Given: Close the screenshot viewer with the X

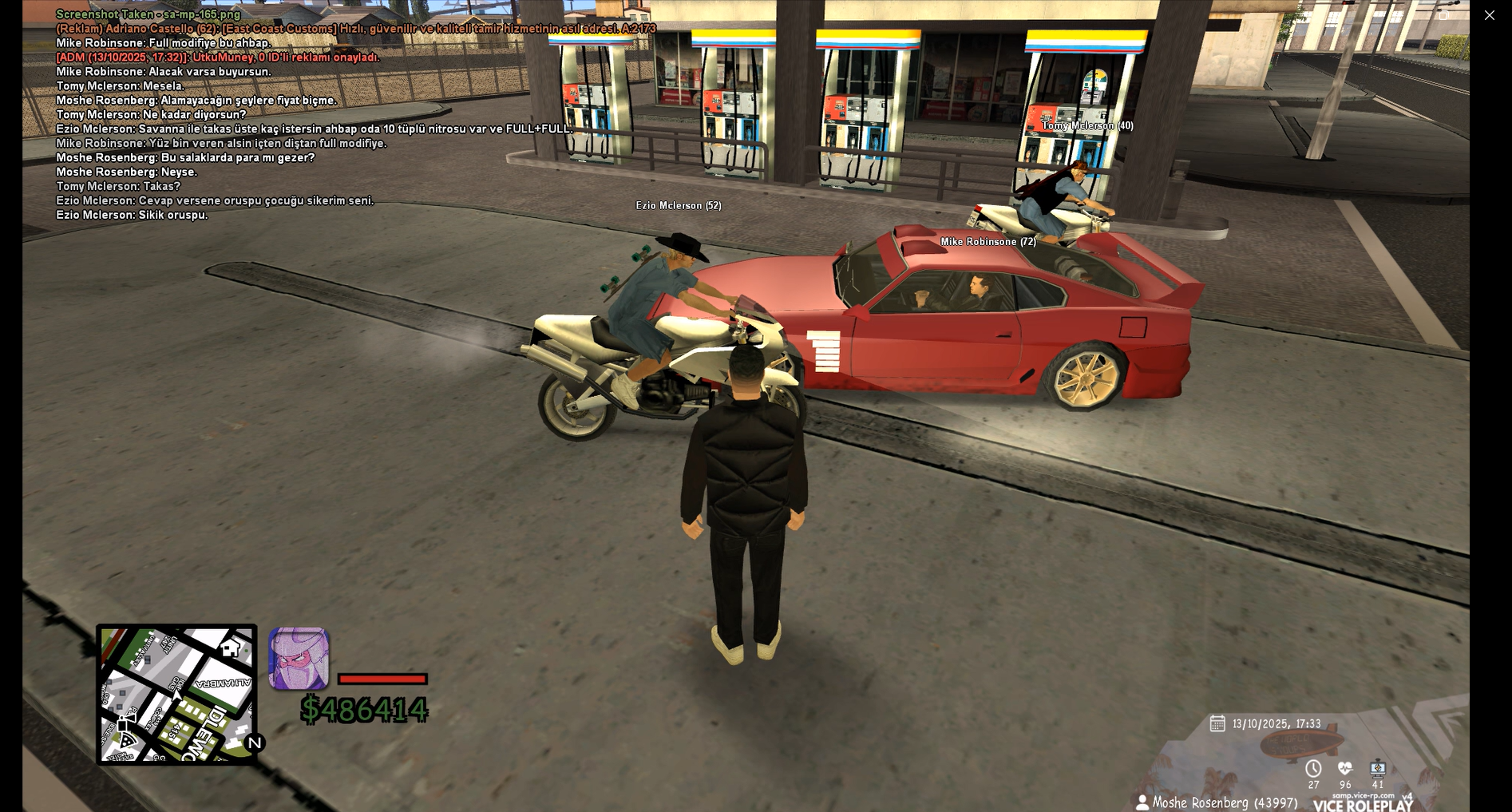Looking at the screenshot, I should (1489, 15).
